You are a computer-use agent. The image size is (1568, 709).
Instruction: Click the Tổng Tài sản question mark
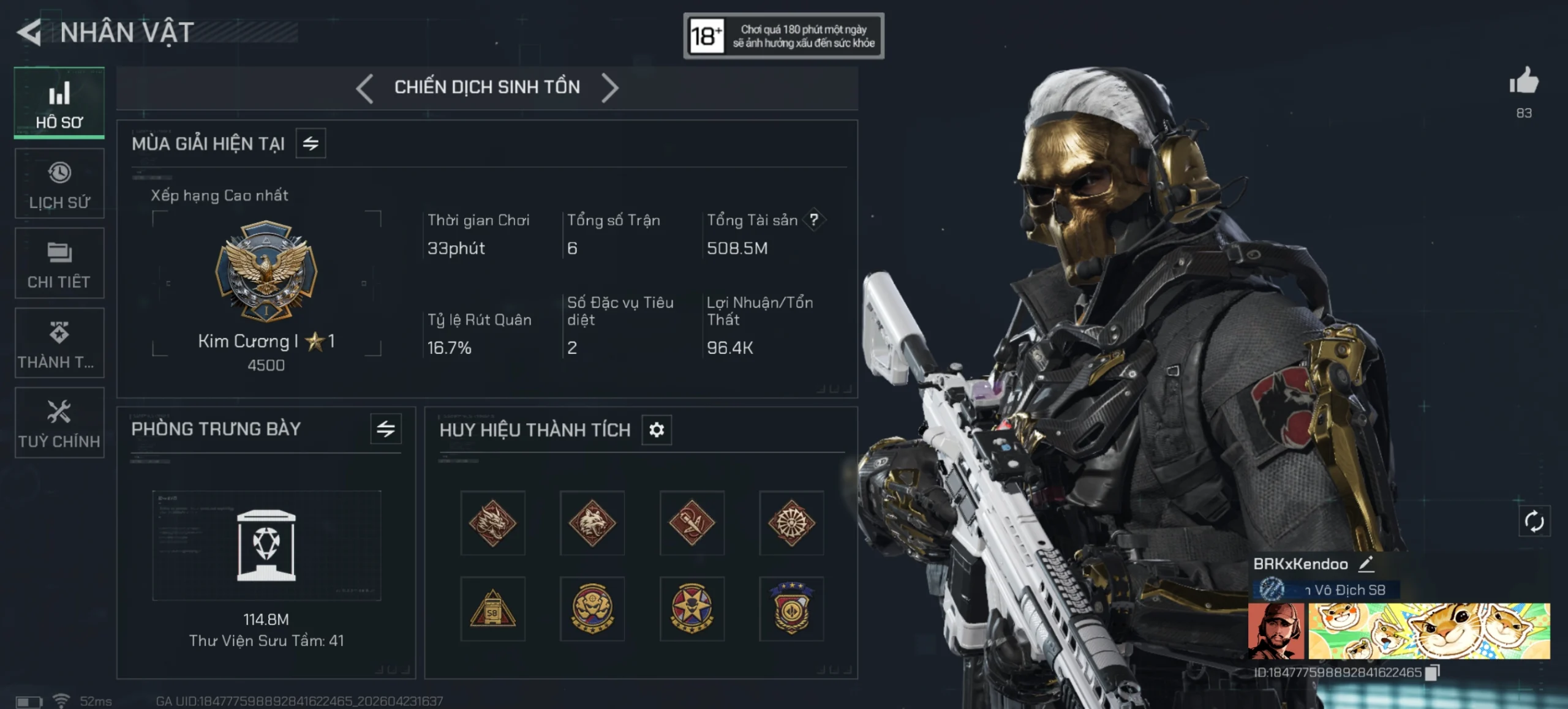coord(814,220)
